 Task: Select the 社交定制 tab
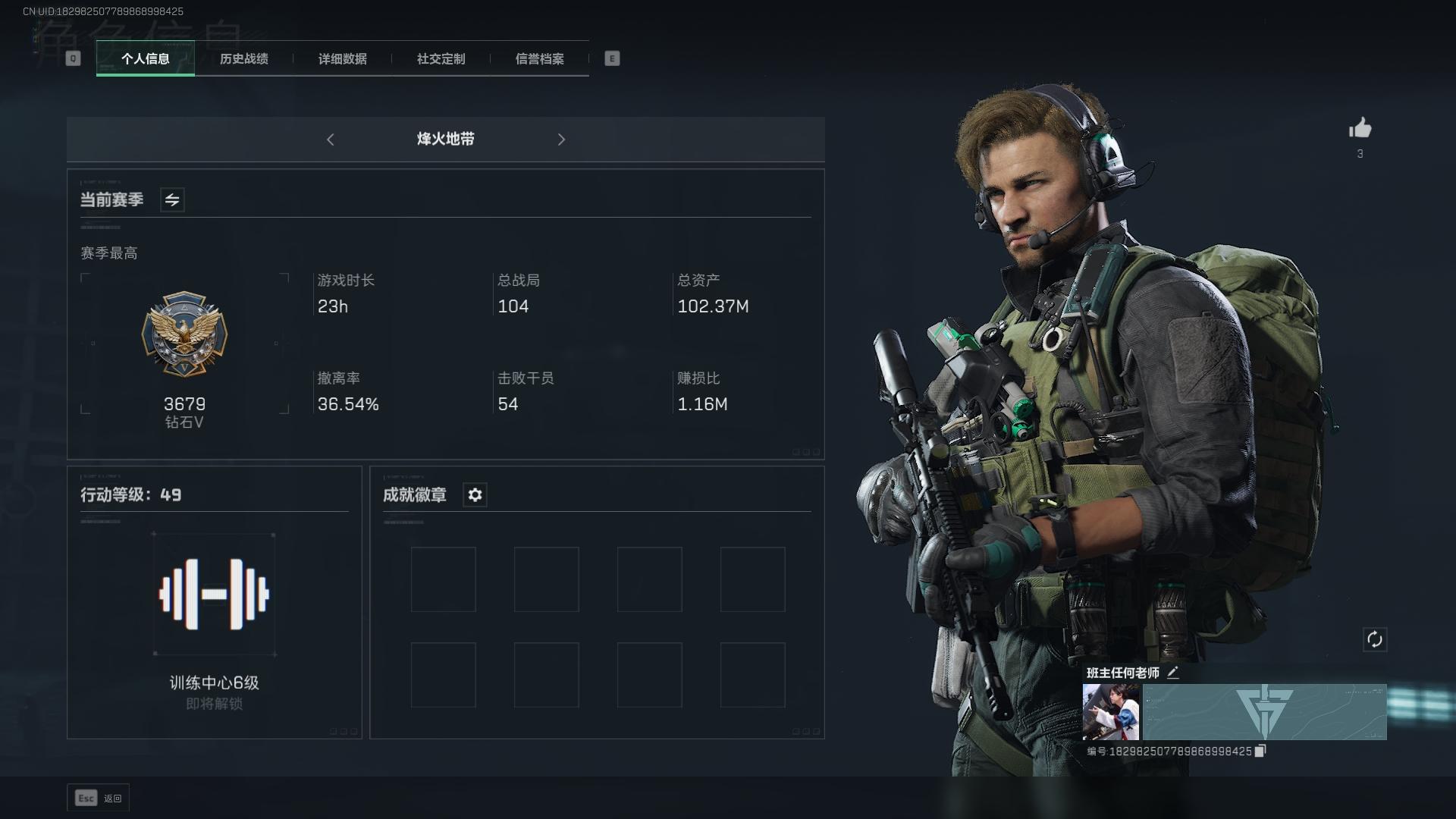coord(441,58)
